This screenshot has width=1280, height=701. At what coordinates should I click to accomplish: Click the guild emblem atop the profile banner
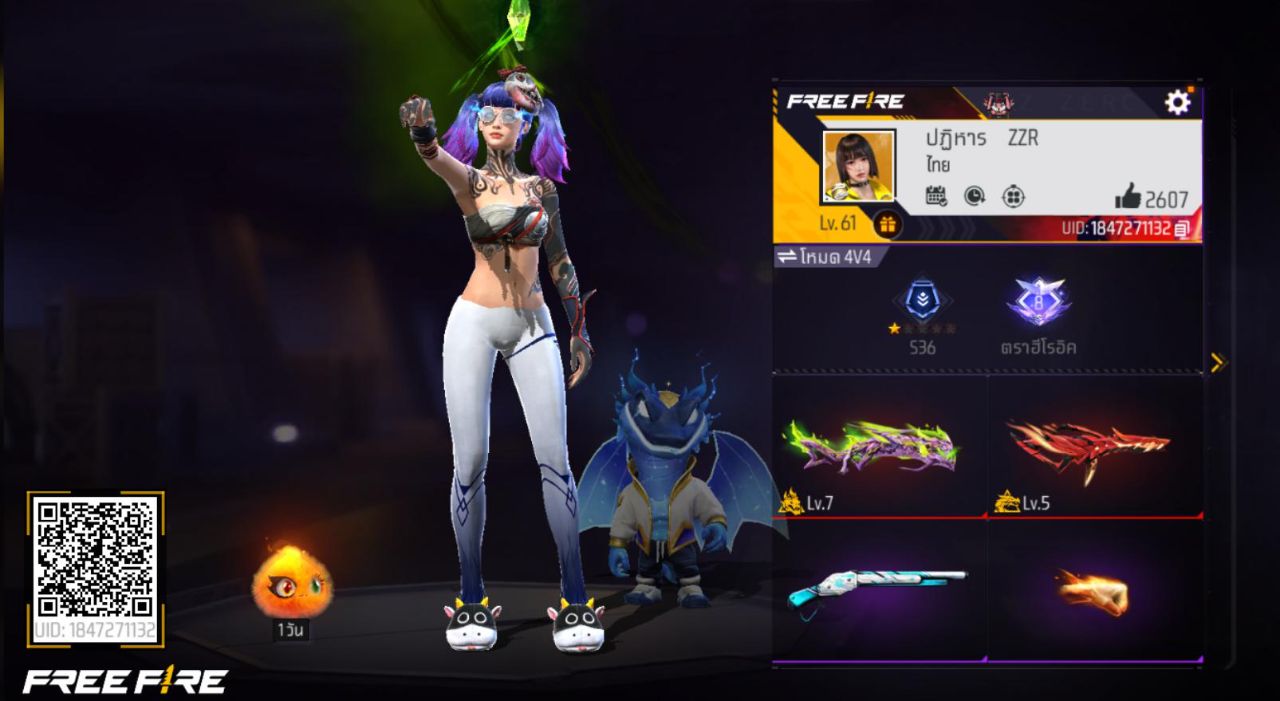pos(997,101)
